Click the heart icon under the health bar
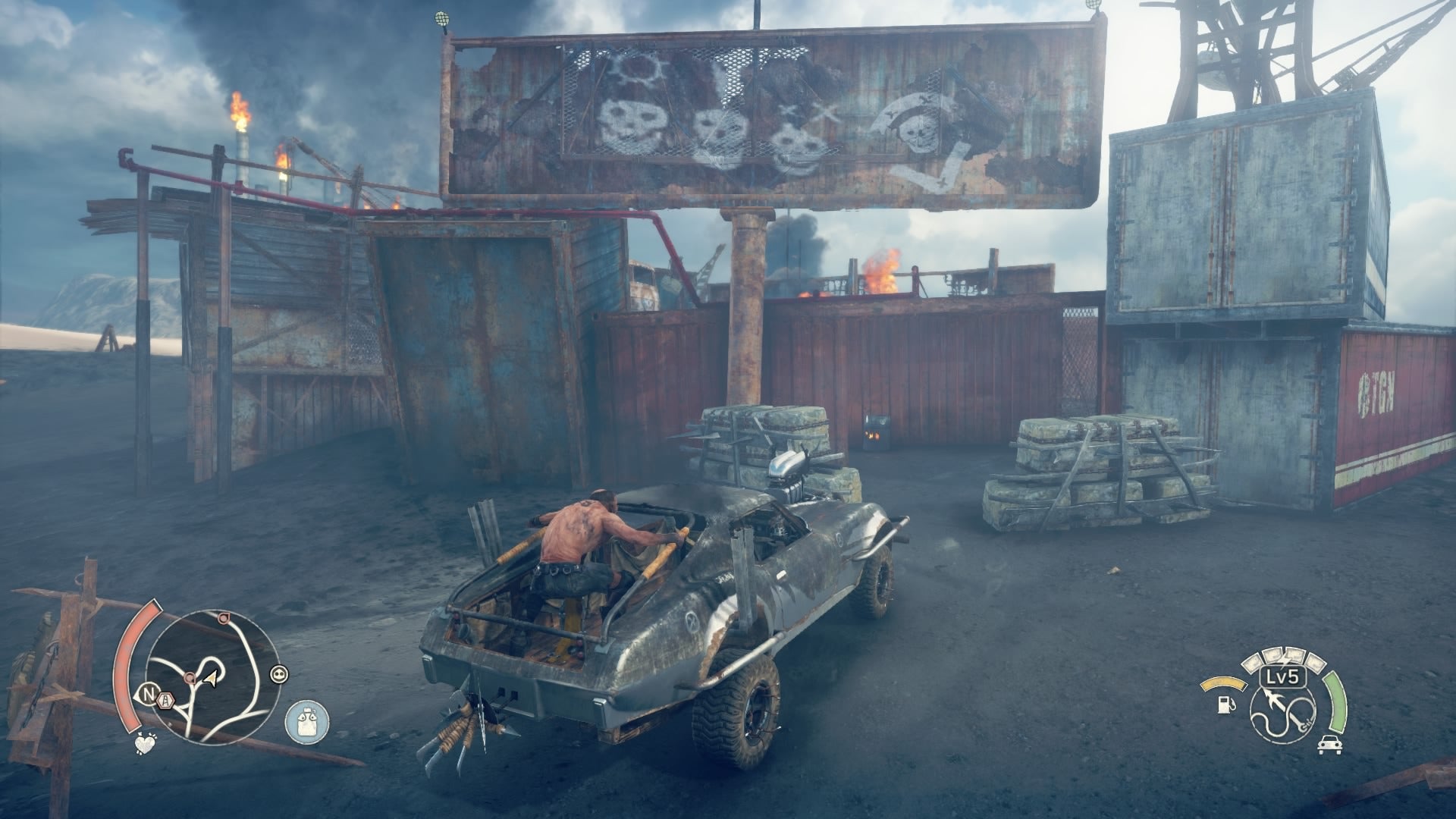 point(145,744)
